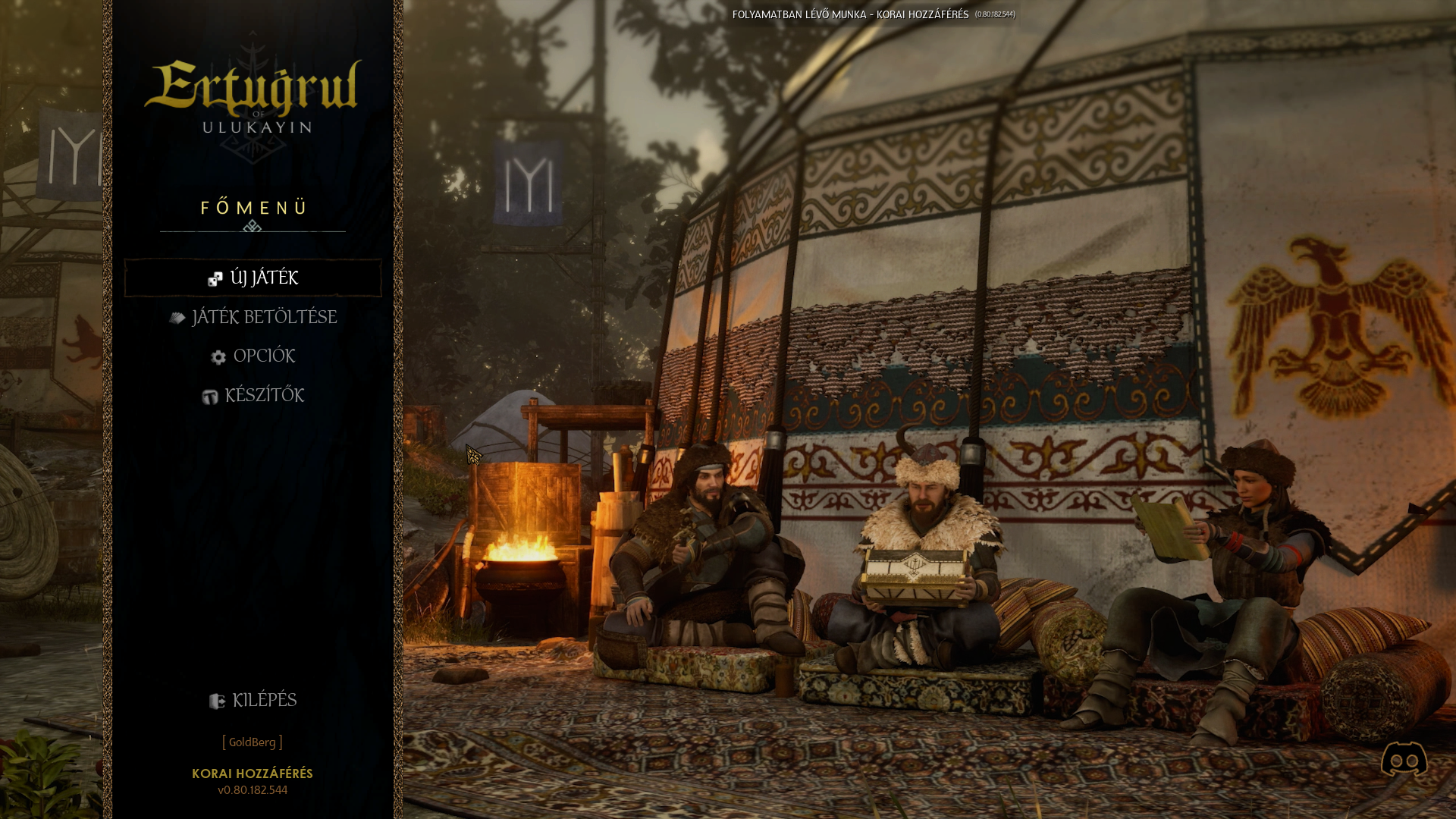1456x819 pixels.
Task: Start a new game with ÚJ JÁTÉK
Action: (x=253, y=278)
